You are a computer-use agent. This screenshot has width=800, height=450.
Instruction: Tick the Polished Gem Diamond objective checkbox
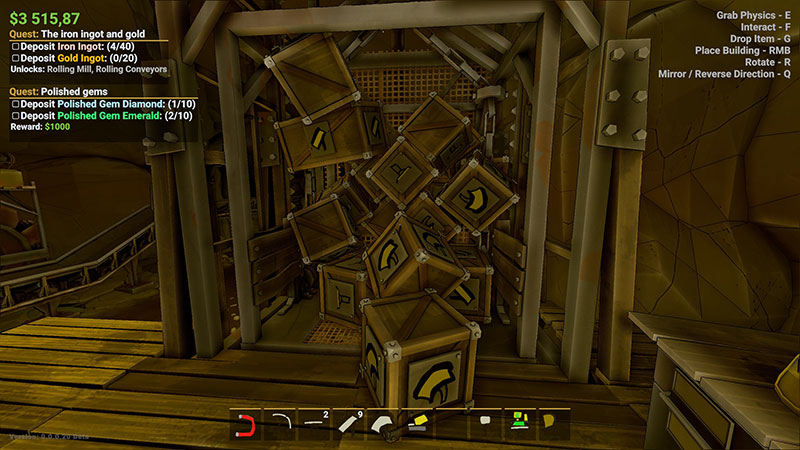coord(14,103)
